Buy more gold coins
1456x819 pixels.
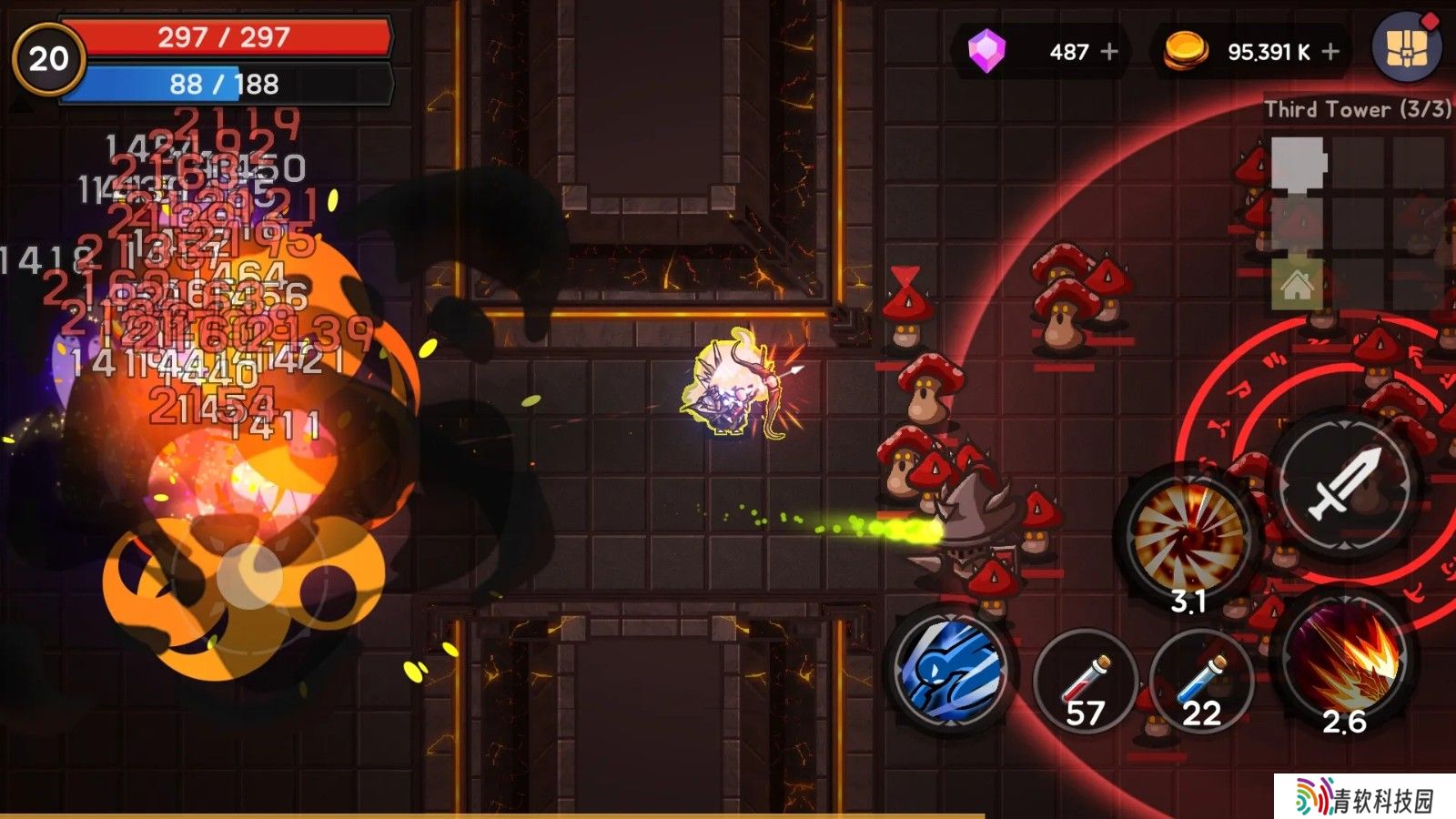tap(1330, 52)
